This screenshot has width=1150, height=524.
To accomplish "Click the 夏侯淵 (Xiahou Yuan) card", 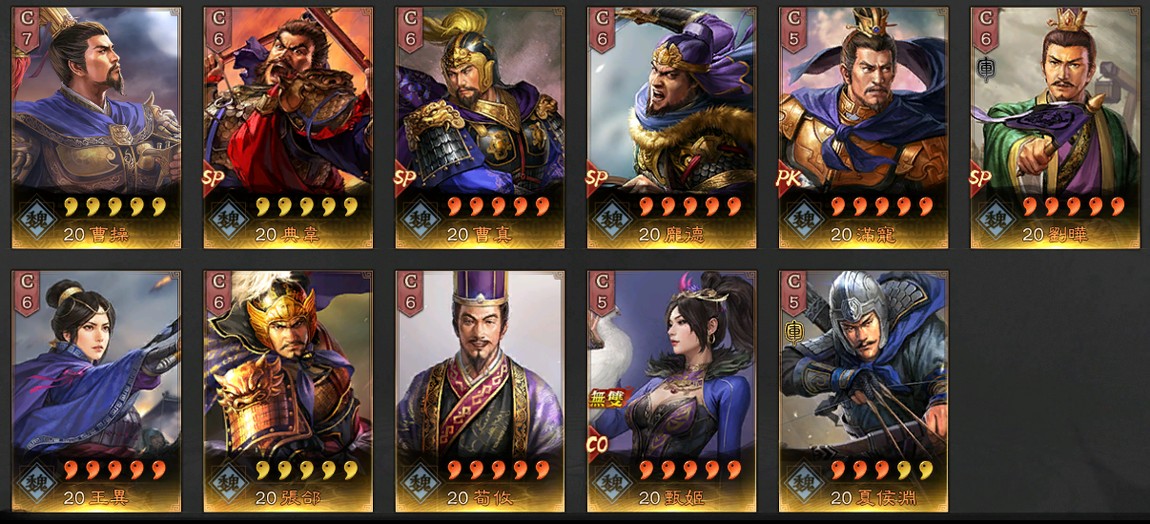I will tap(864, 391).
